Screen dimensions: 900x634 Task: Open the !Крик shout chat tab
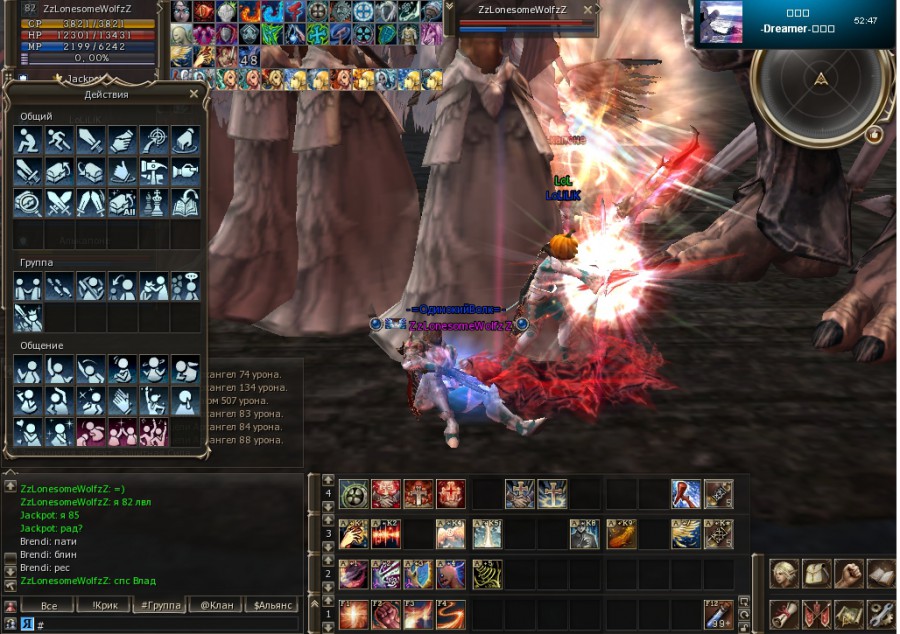pos(104,605)
